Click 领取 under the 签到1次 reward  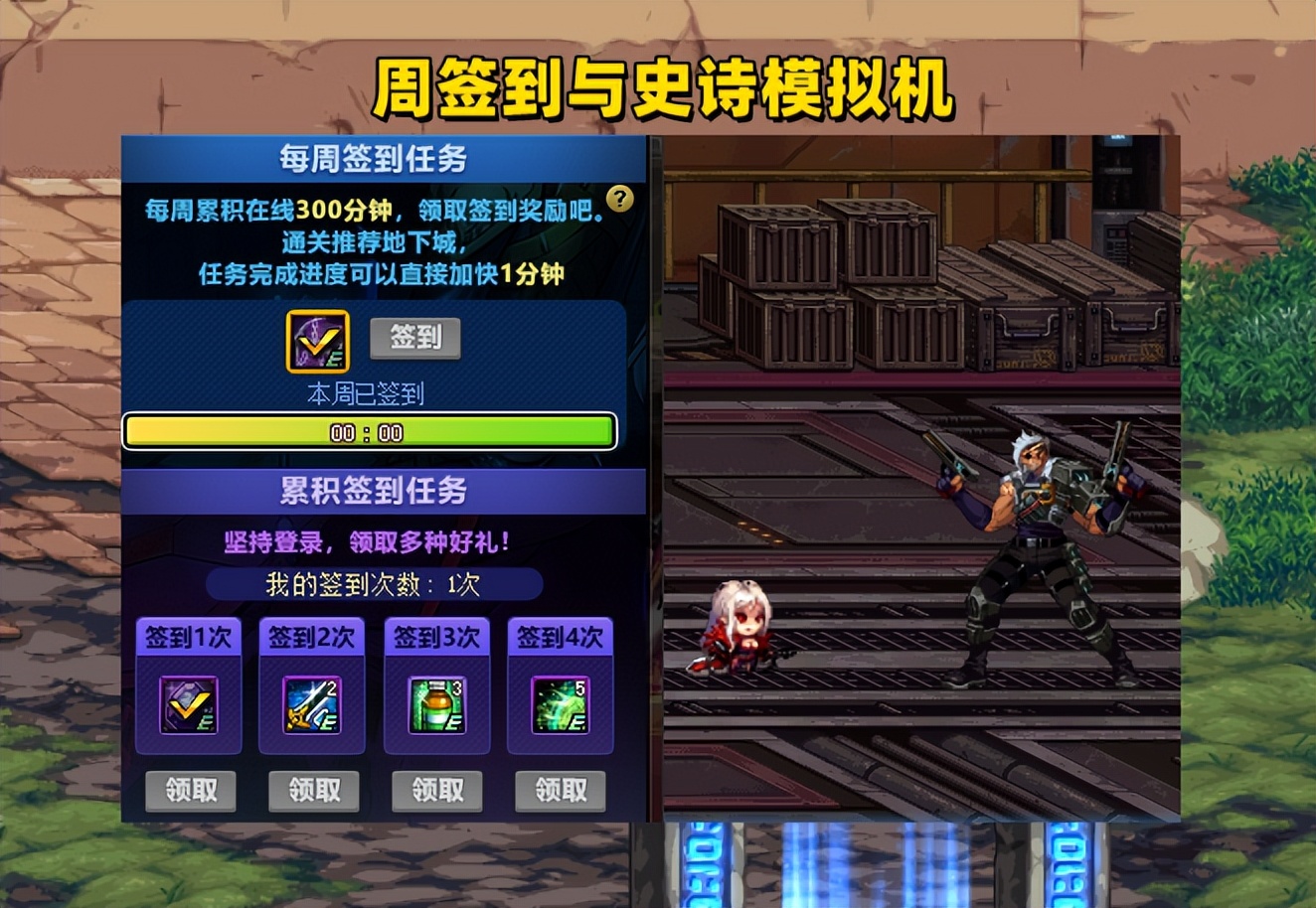190,791
